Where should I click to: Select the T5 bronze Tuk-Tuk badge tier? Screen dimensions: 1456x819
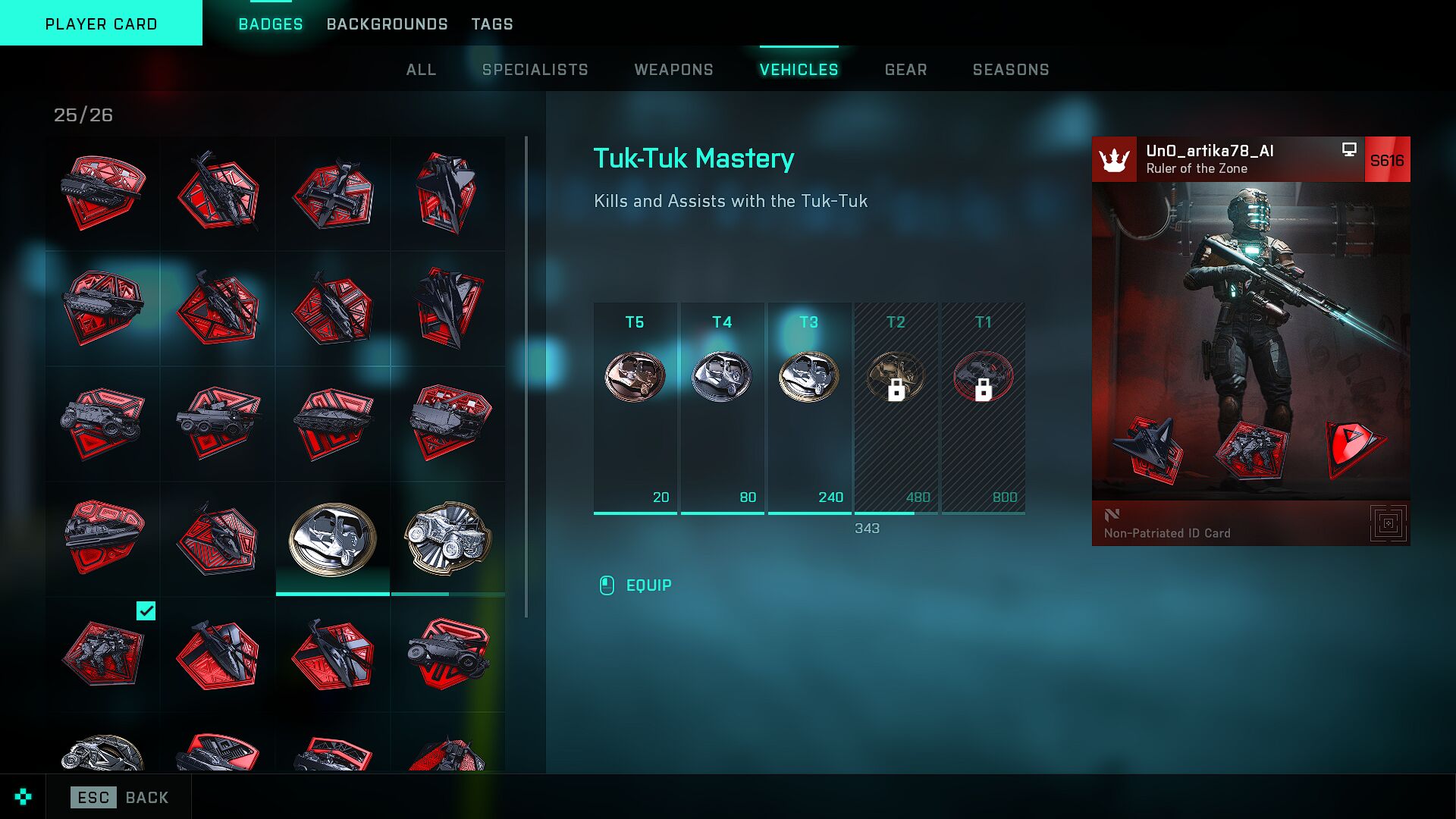pyautogui.click(x=635, y=377)
